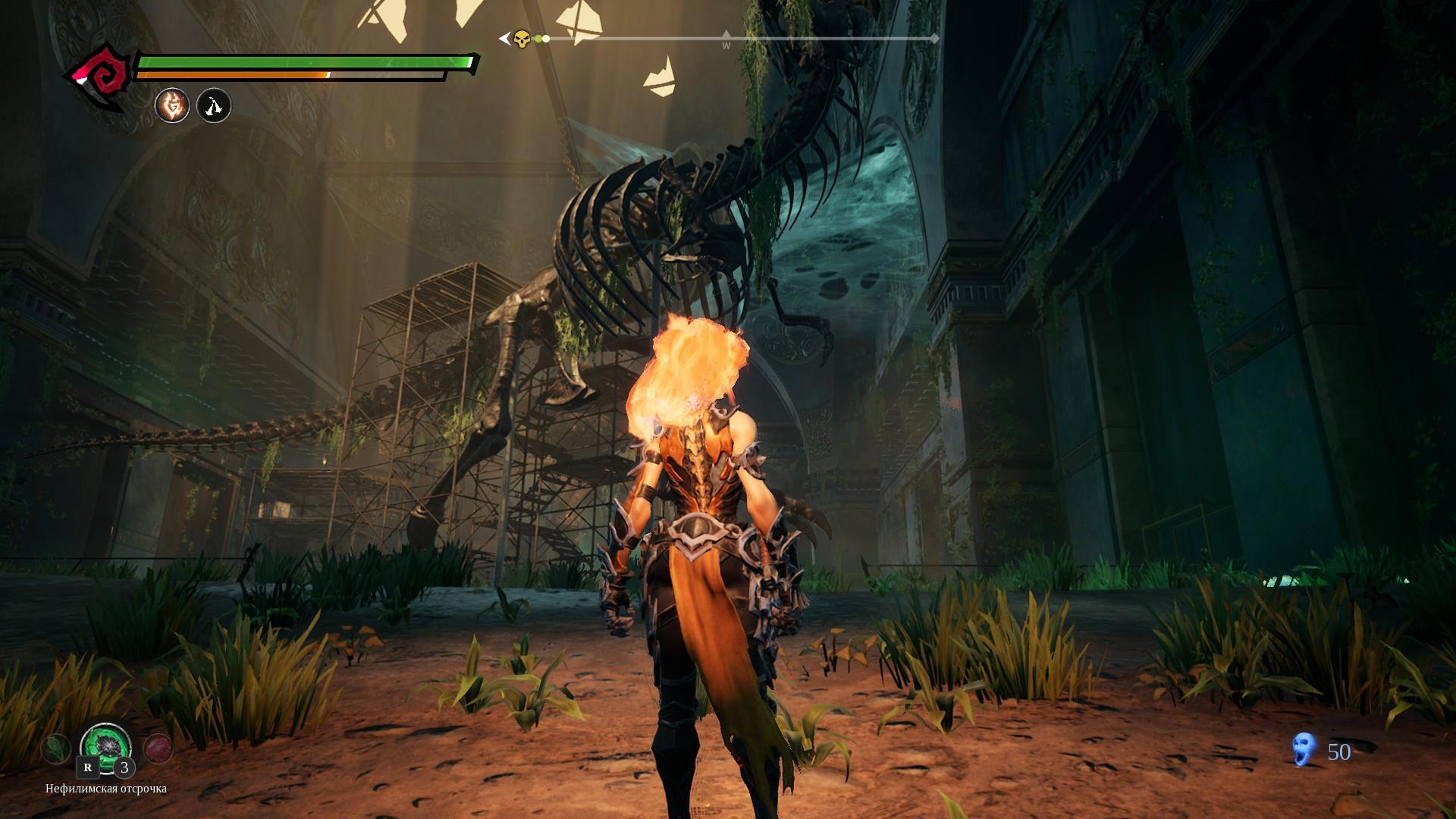Select the dimmed red shard consumable slot
The image size is (1456, 819).
pos(158,748)
